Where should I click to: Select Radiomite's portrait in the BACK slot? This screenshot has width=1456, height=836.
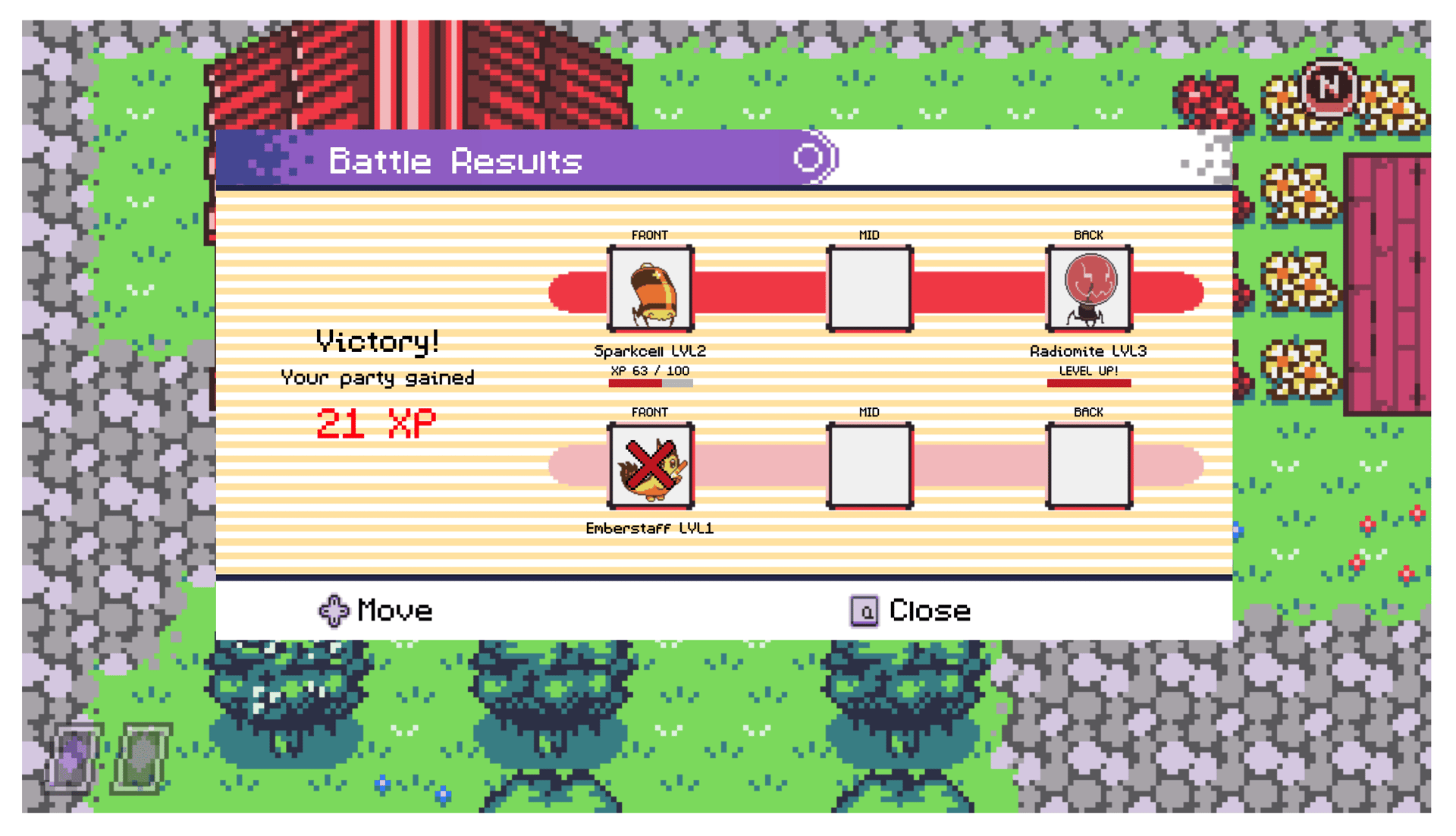coord(1088,289)
